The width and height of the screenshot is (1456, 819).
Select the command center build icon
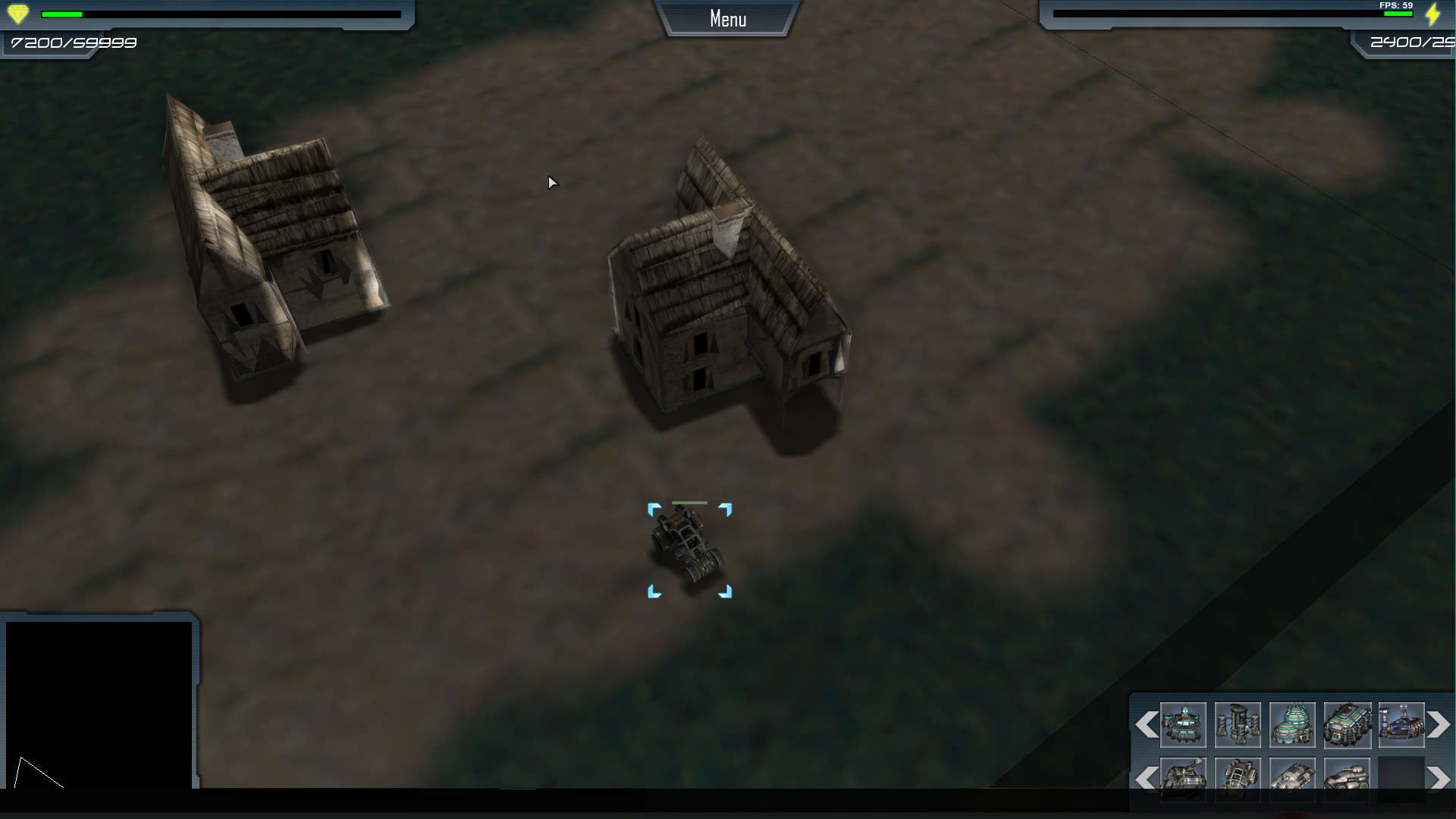point(1183,725)
